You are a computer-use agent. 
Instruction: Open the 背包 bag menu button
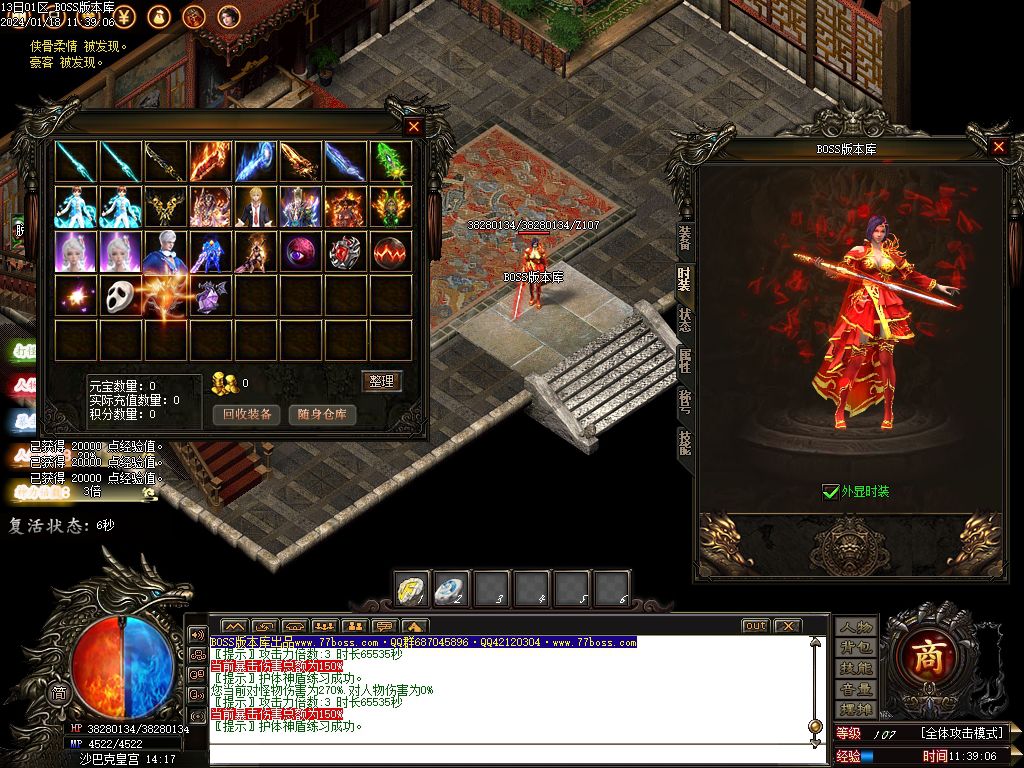[856, 647]
